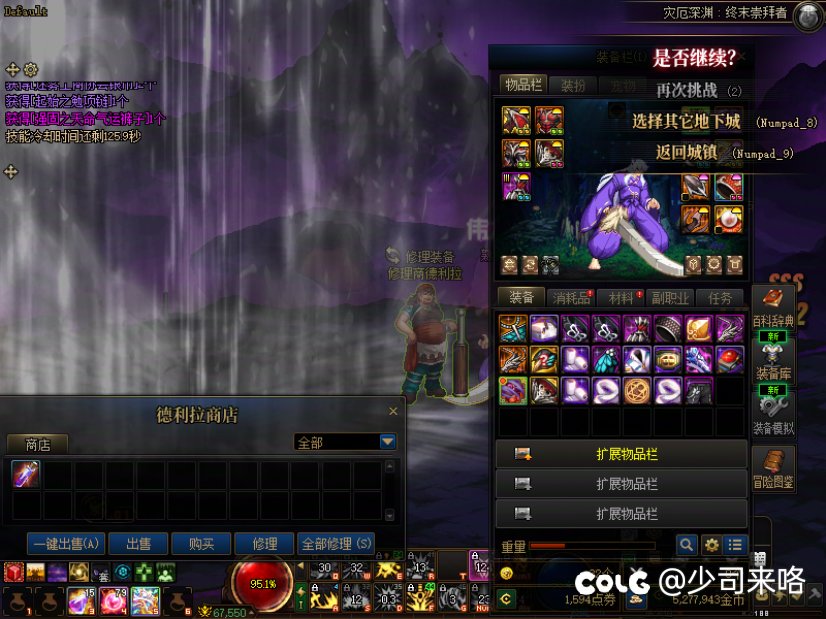
Task: Choose 再次挑战 to retry the dungeon
Action: click(686, 90)
